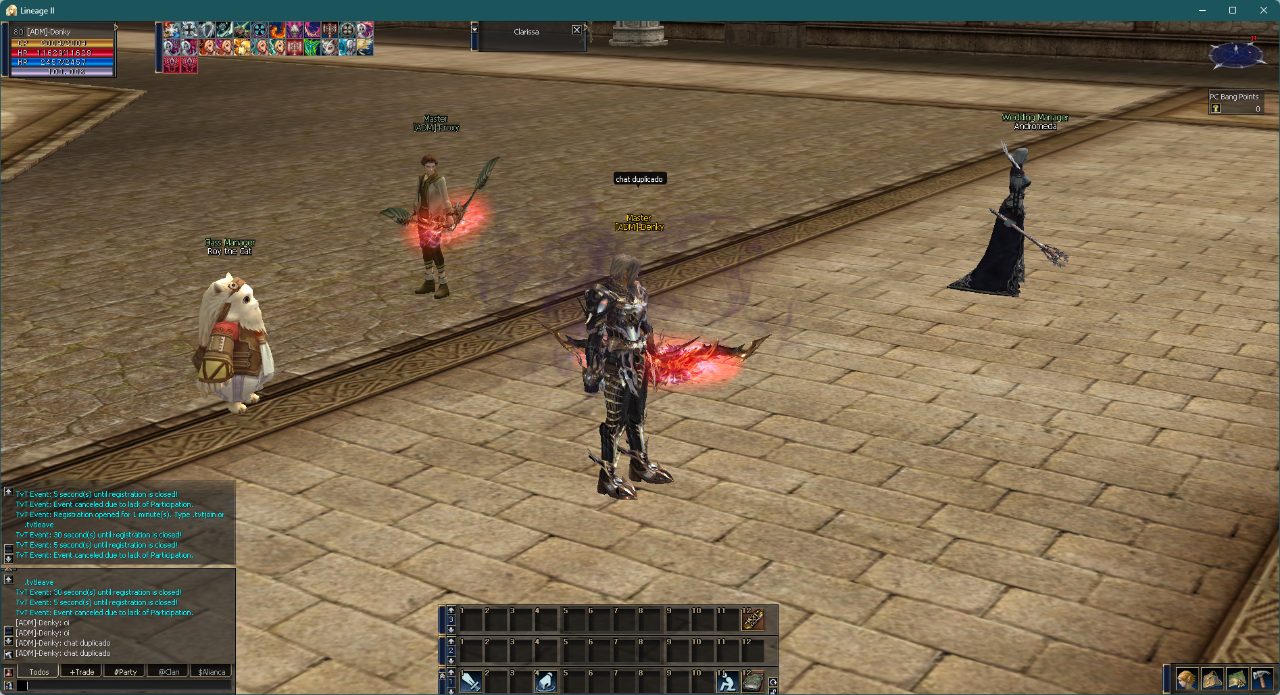Open the character status menu icon

pos(1187,679)
